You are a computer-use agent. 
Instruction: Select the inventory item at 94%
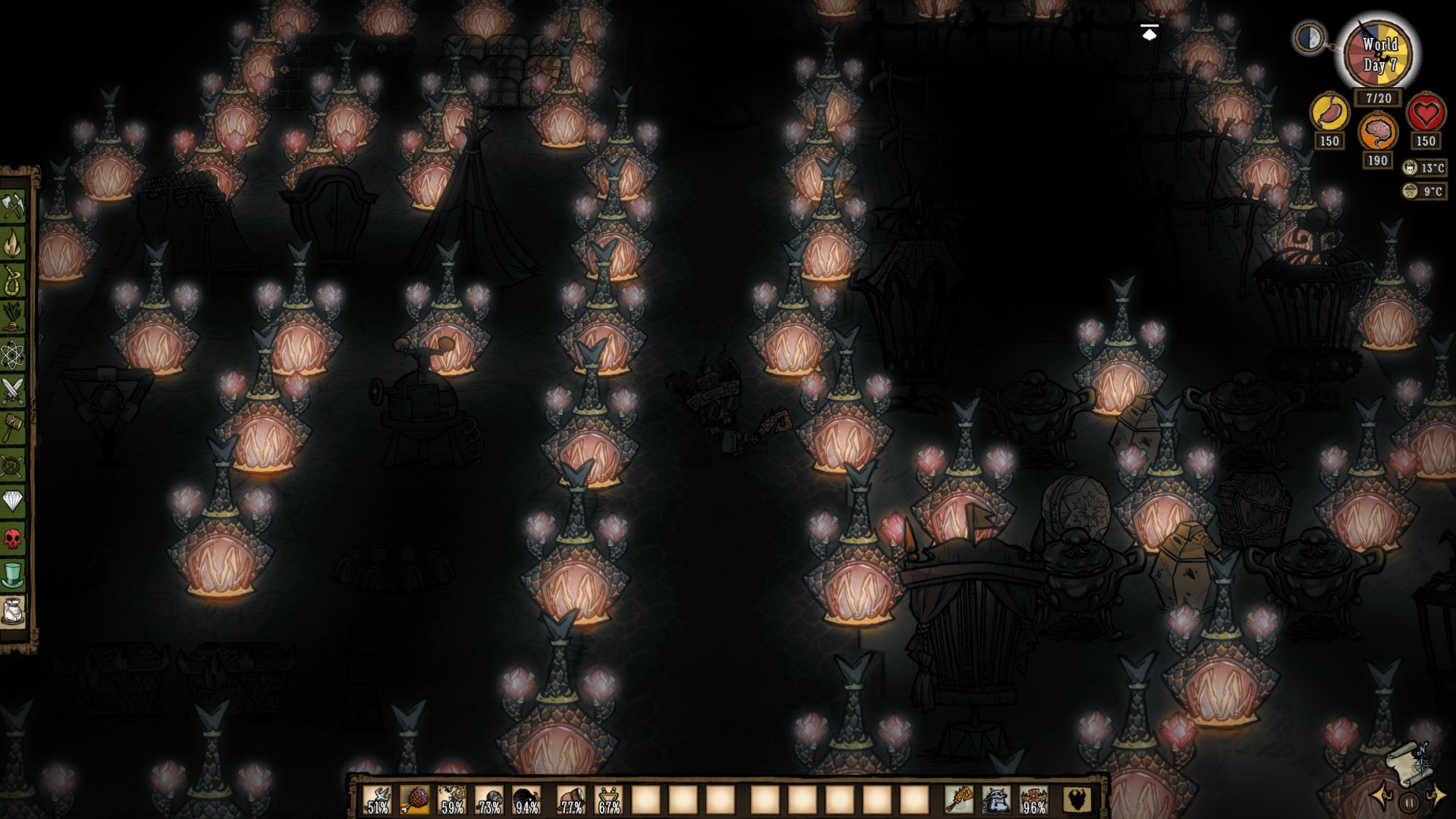coord(526,799)
